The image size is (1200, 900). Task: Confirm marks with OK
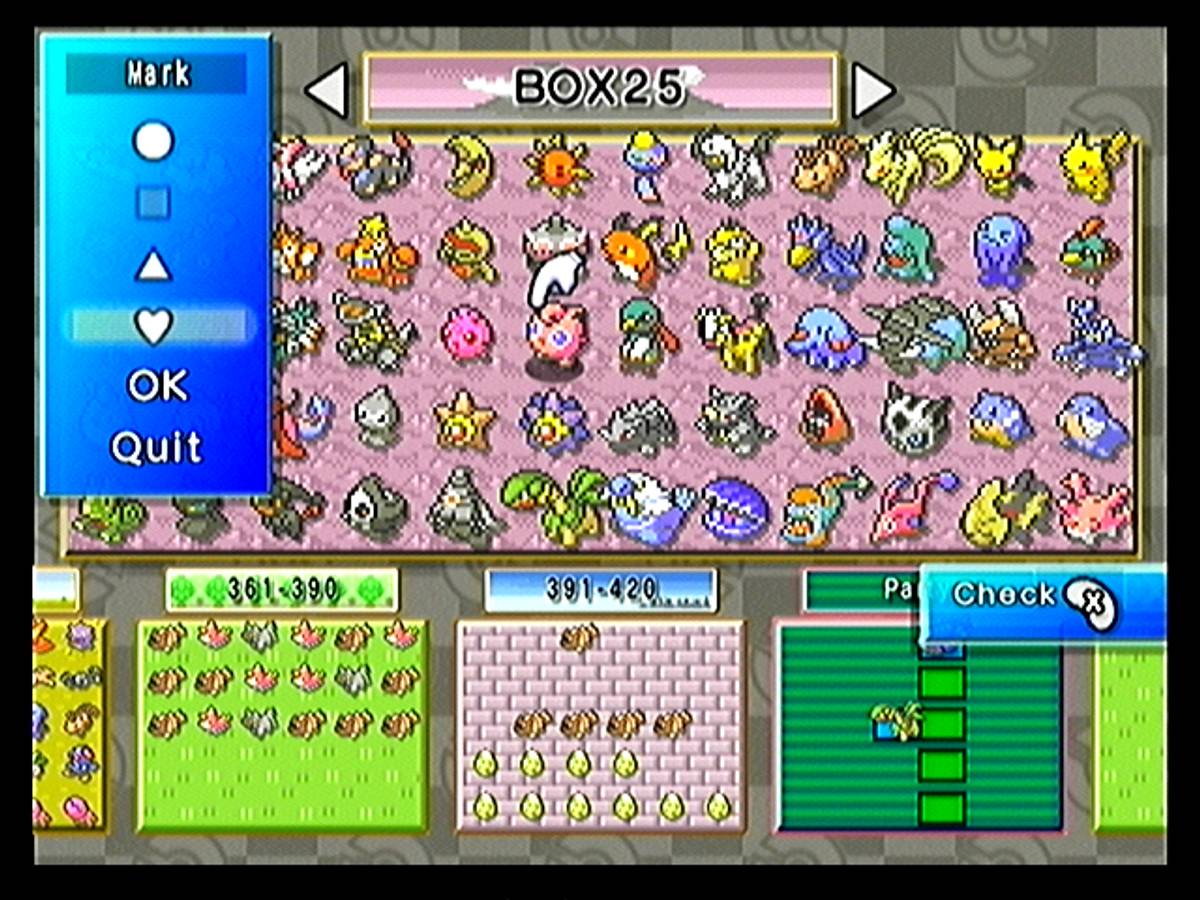click(157, 386)
